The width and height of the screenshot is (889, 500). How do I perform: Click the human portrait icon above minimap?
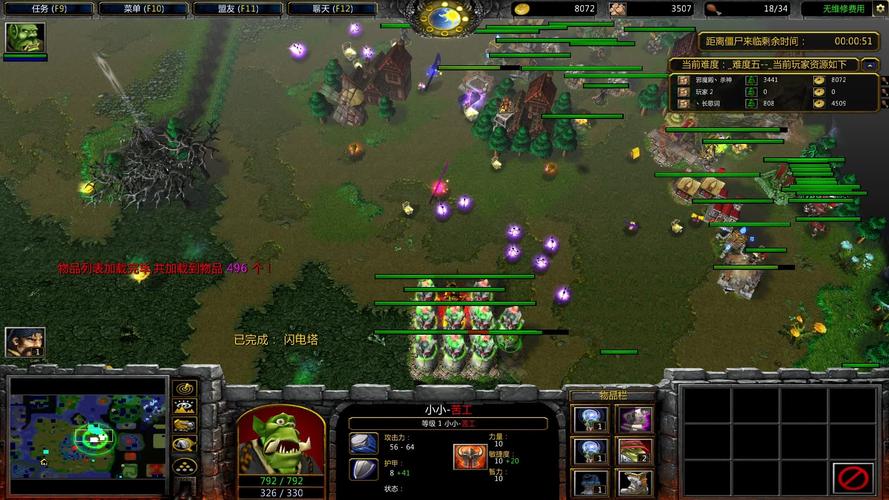pyautogui.click(x=24, y=343)
